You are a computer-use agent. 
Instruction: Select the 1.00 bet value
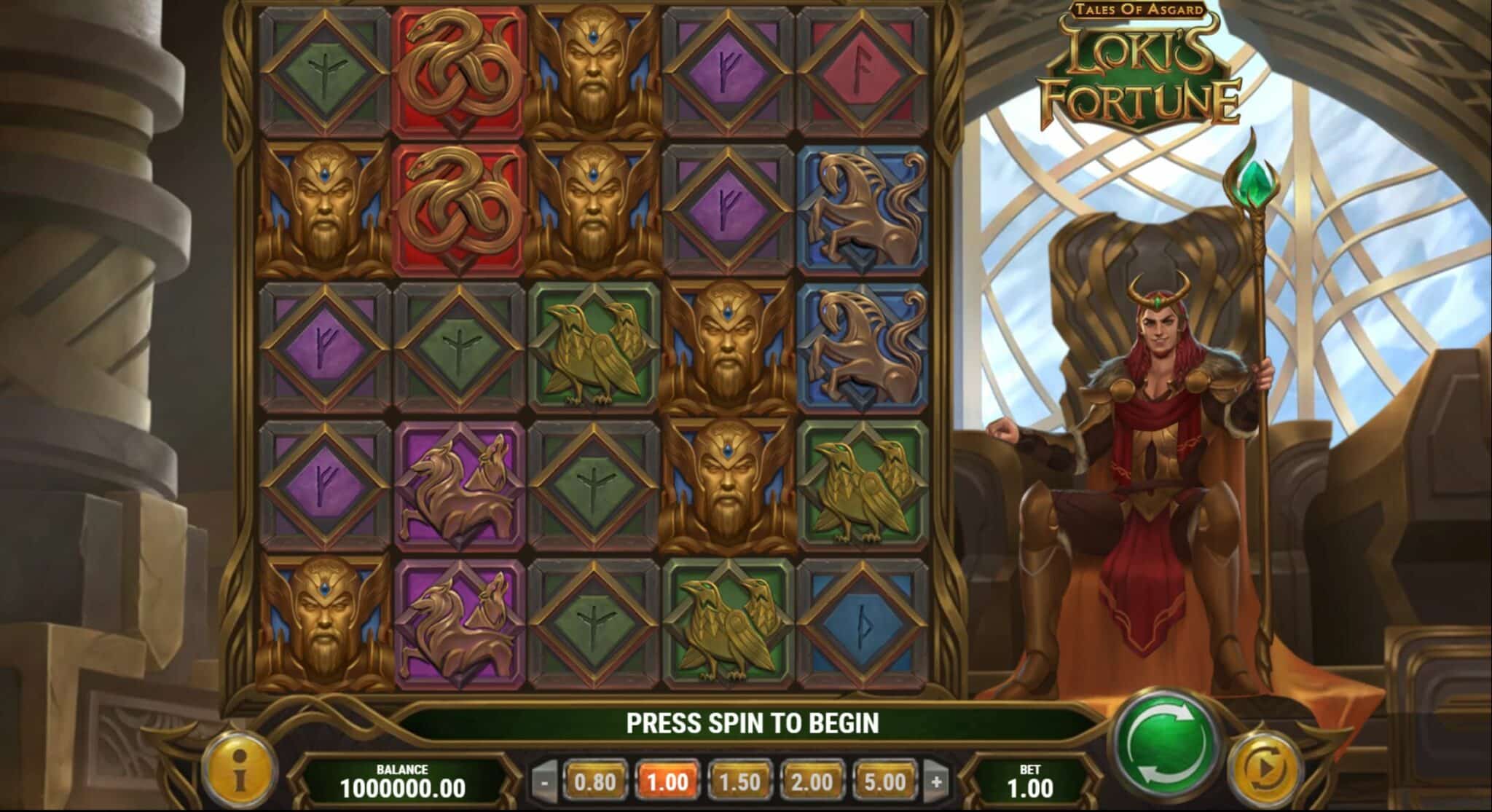(x=667, y=782)
